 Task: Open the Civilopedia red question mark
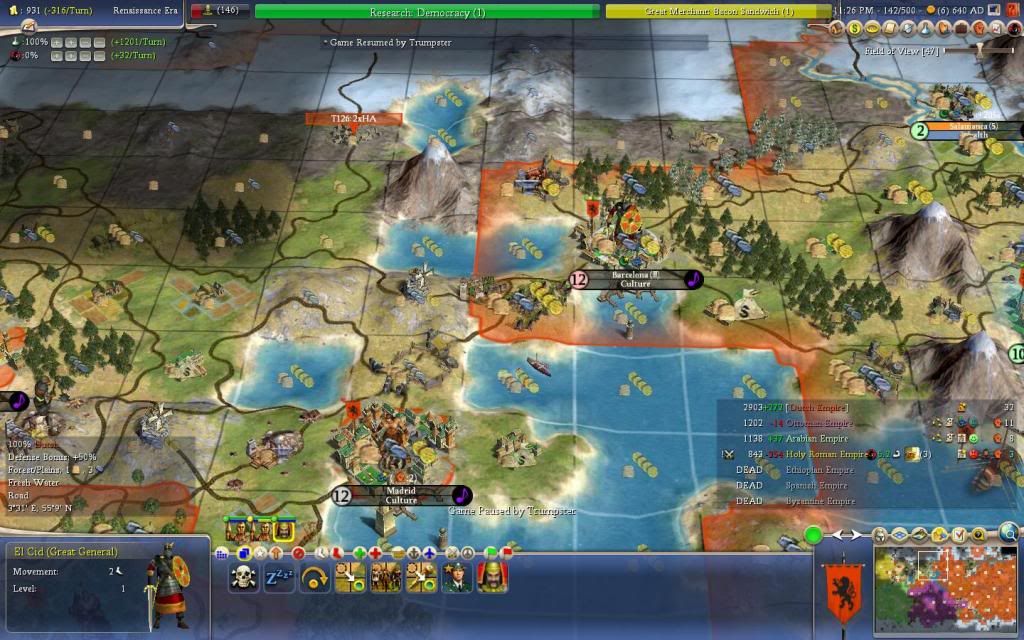(x=1014, y=11)
